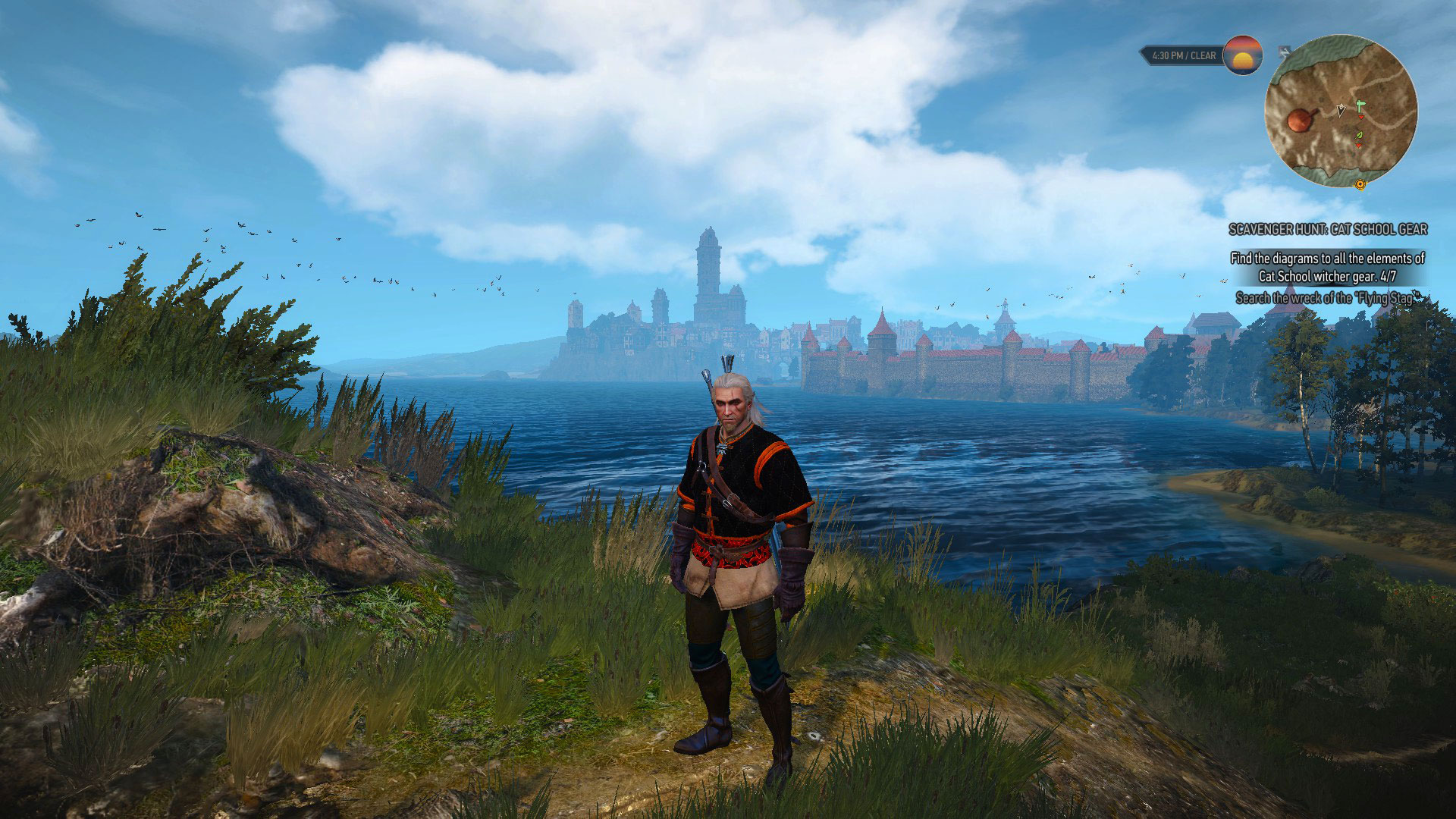The image size is (1456, 819).
Task: Click the green signpost marker on minimap
Action: 1360,107
